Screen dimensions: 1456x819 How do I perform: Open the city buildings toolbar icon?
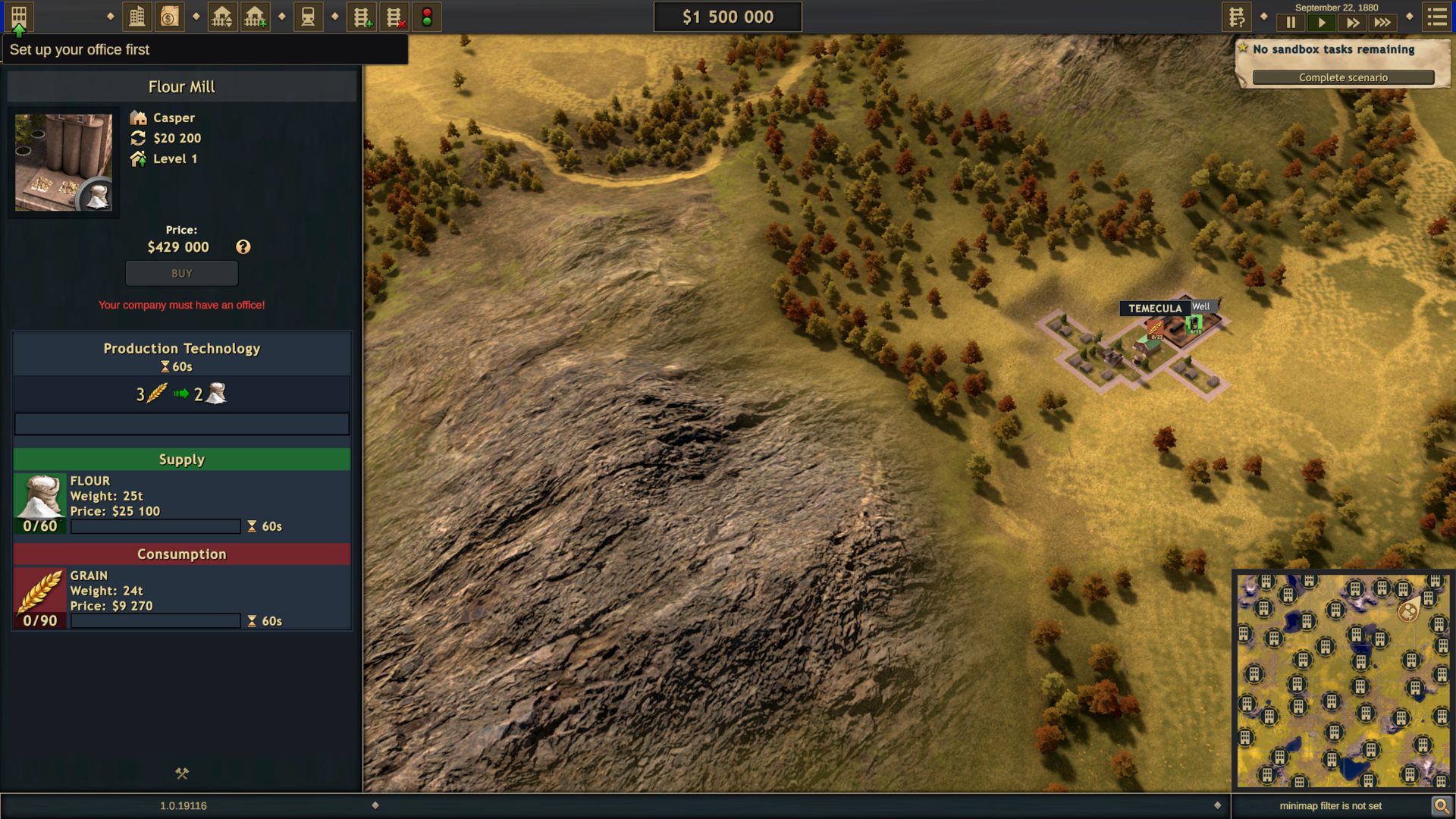point(137,17)
